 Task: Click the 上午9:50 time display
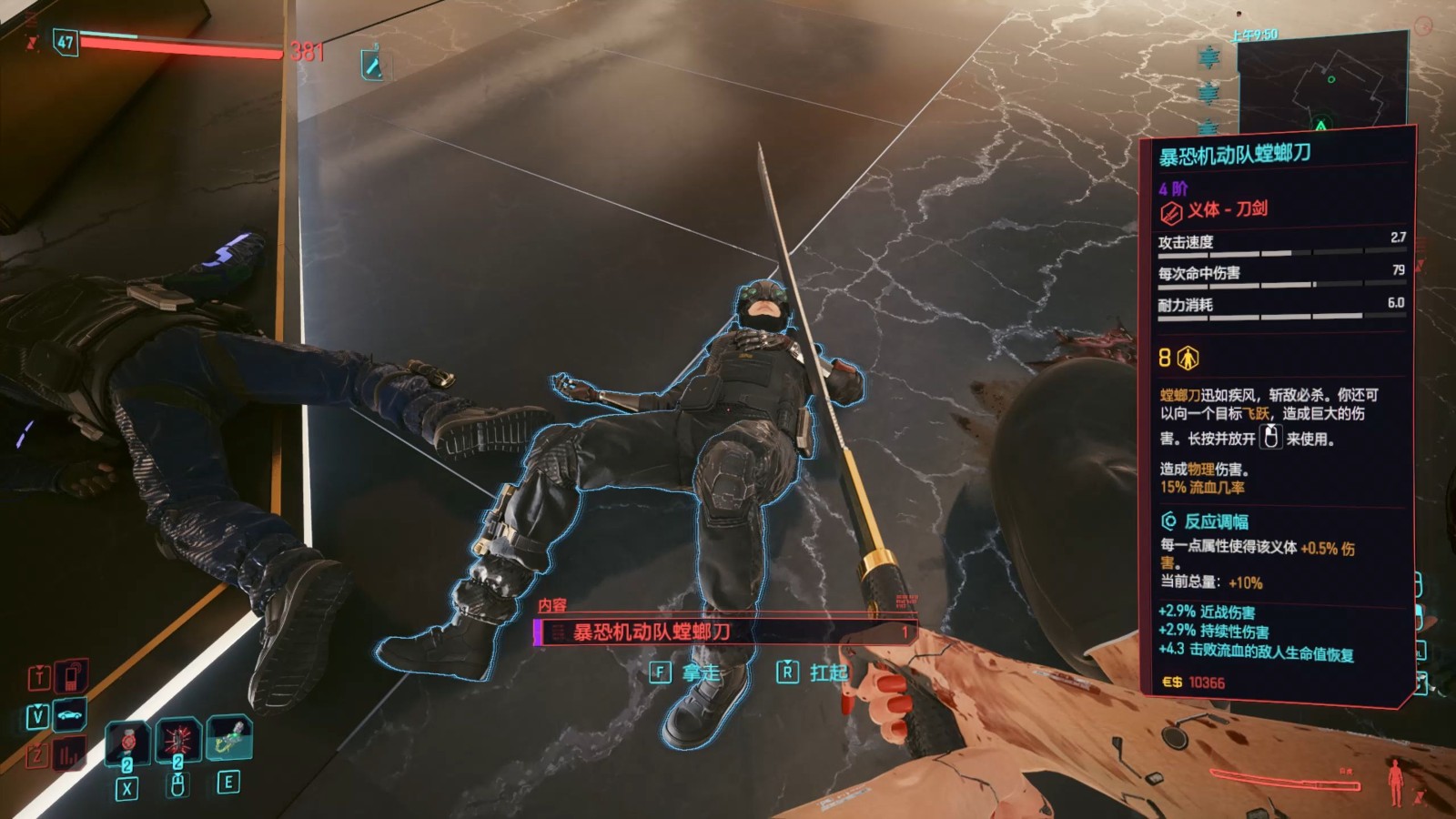[x=1255, y=34]
